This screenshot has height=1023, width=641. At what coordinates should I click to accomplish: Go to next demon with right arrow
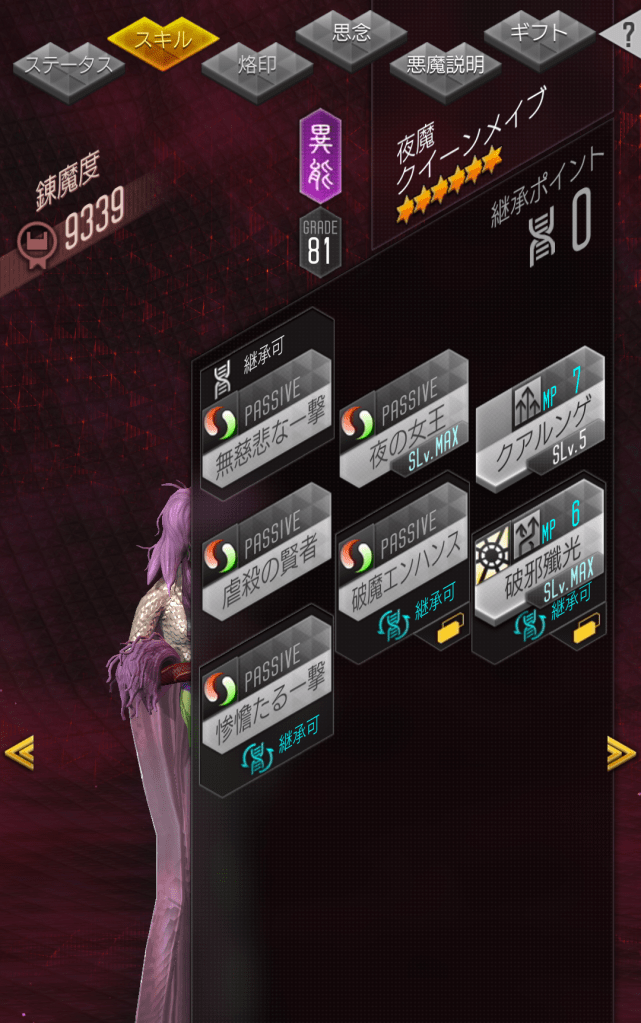(x=621, y=752)
